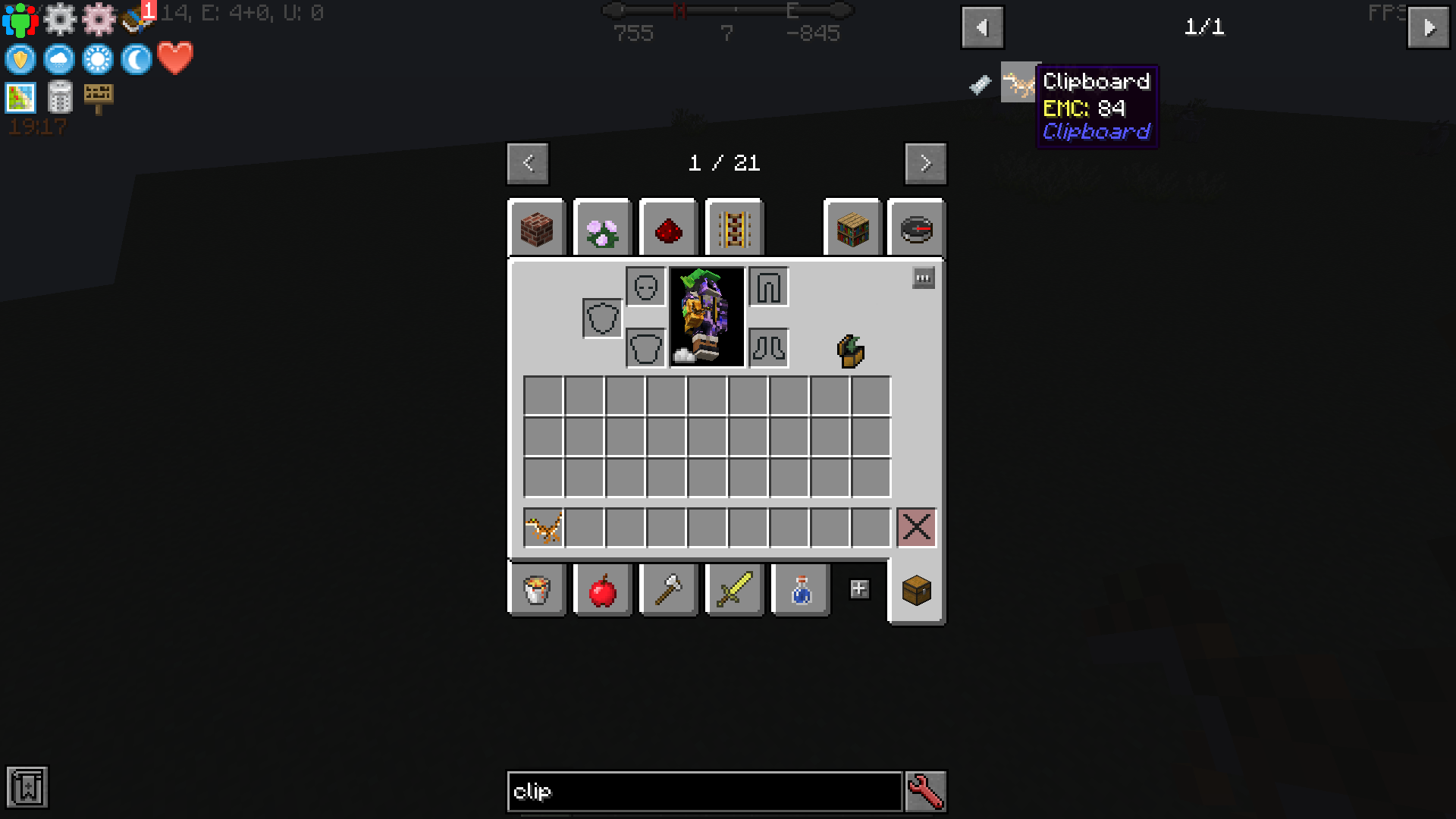Open server settings via the pink gear

coord(99,19)
